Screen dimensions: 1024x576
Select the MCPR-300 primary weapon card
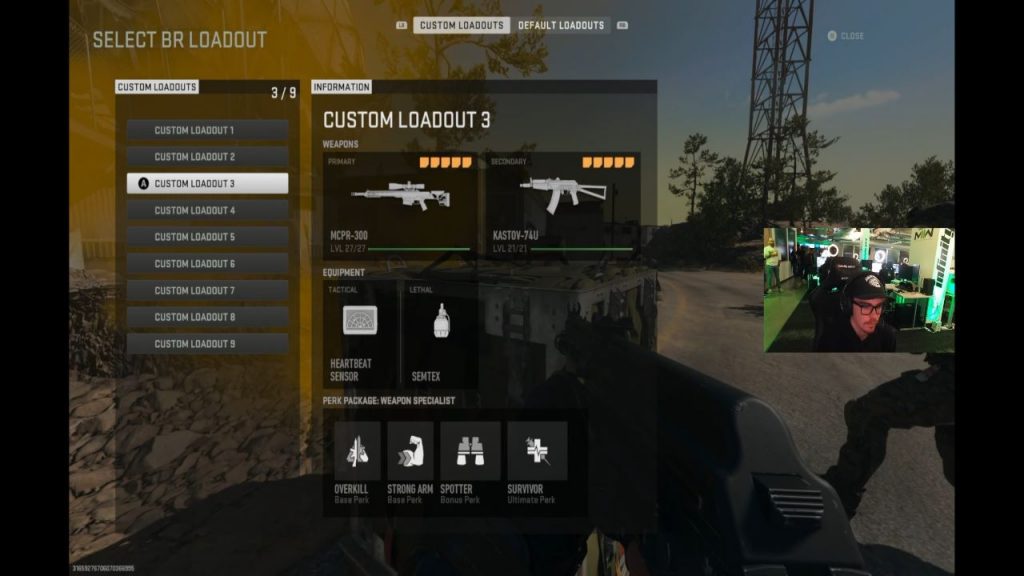point(400,205)
